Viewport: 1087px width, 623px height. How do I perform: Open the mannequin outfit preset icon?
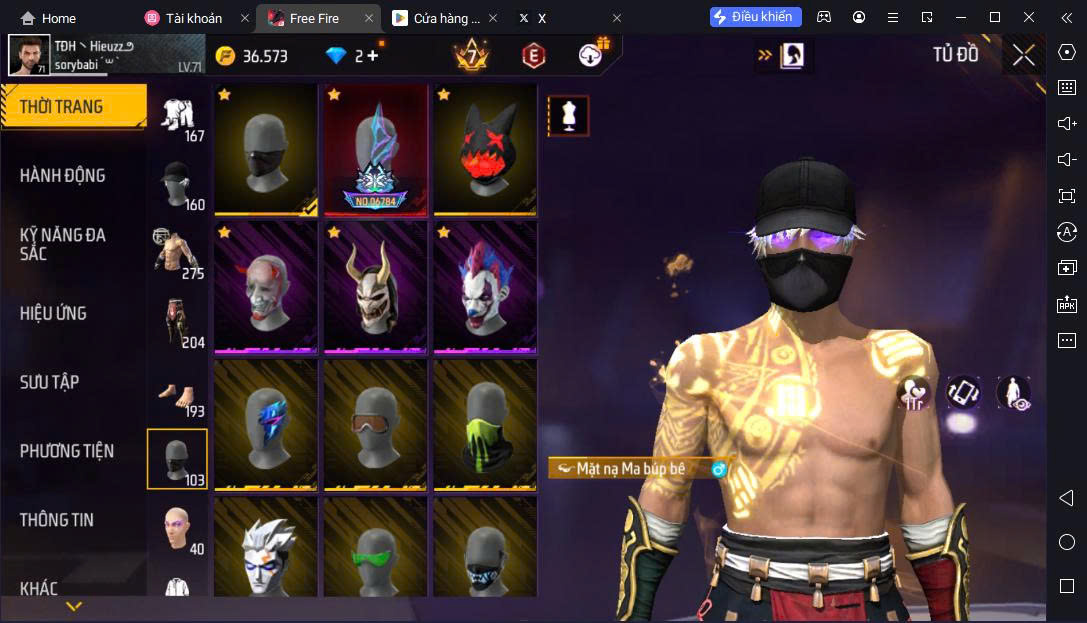click(x=568, y=116)
